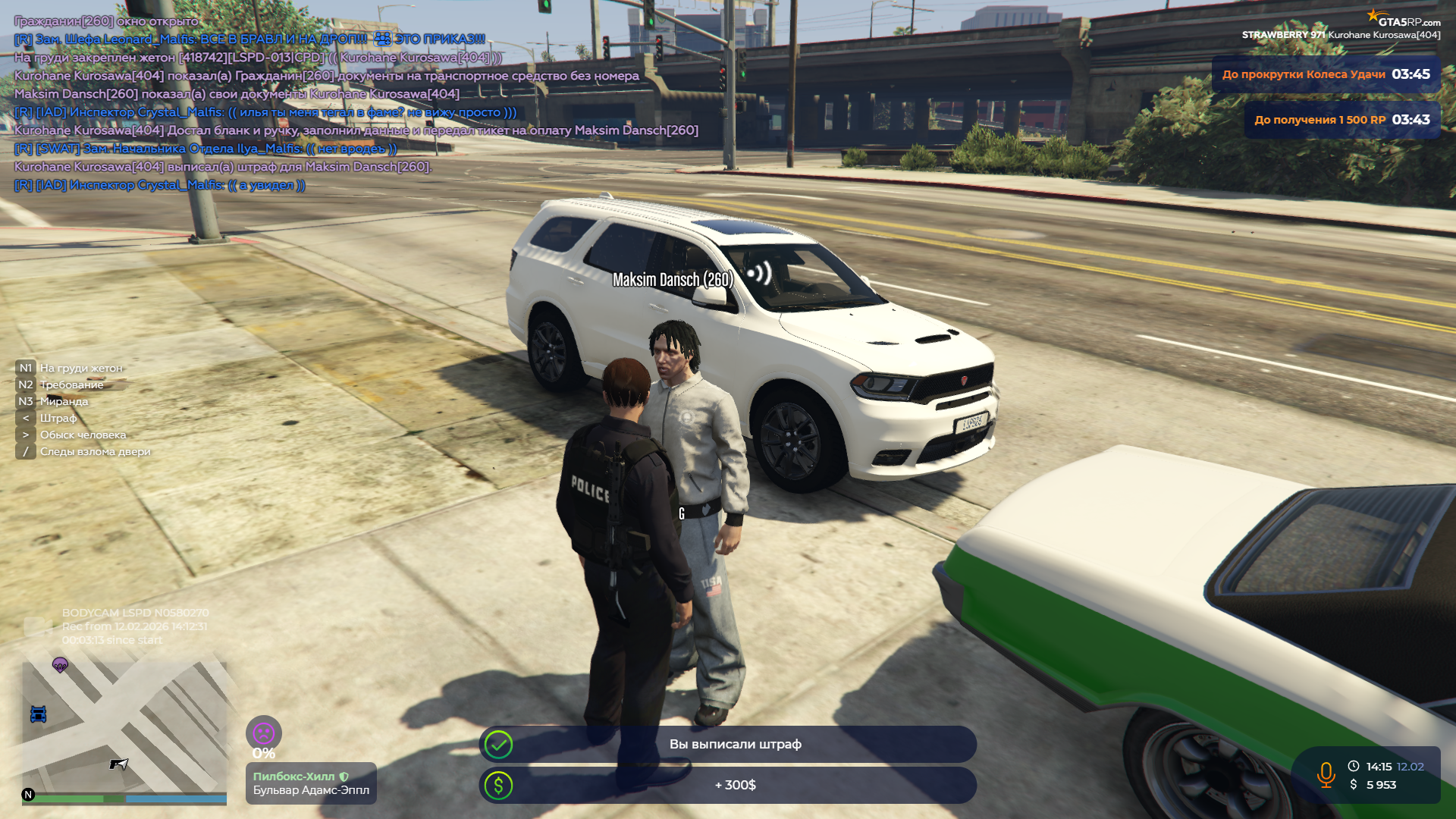Click the GTA5RP.com logo
Image resolution: width=1456 pixels, height=819 pixels.
(x=1404, y=20)
